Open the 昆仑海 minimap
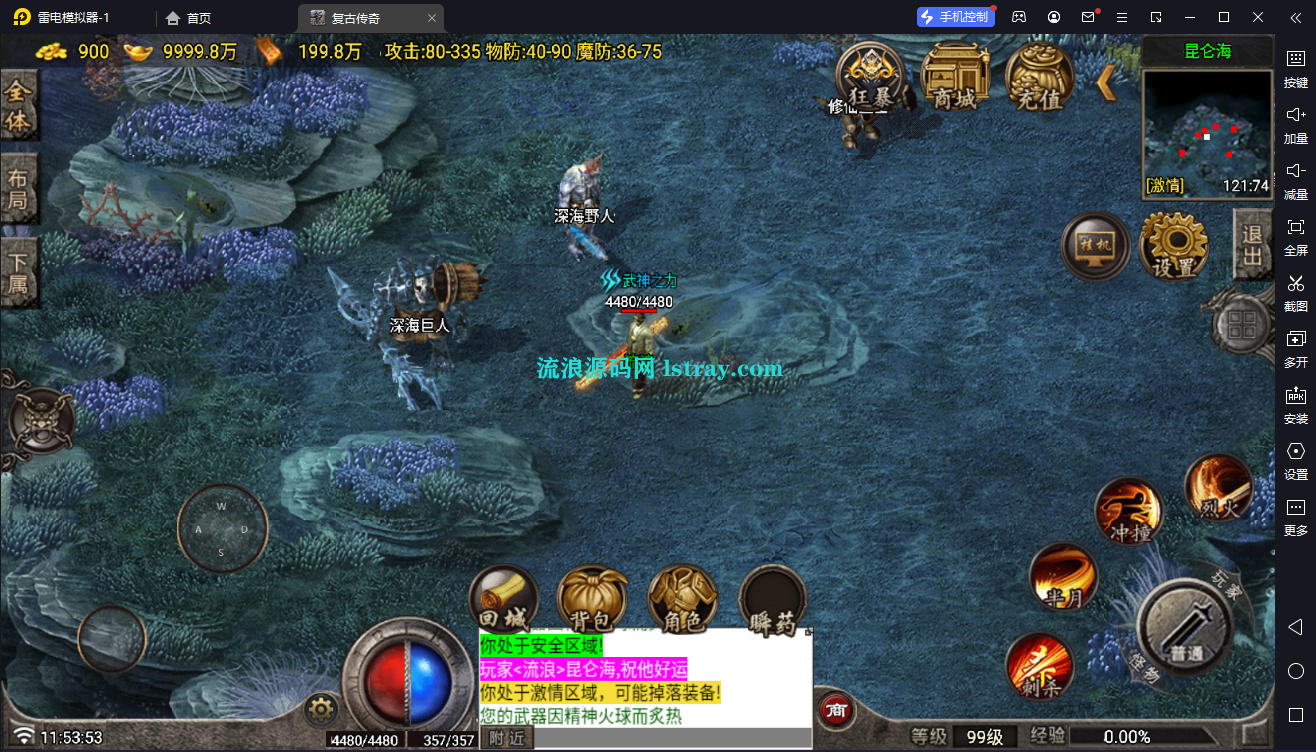The image size is (1316, 752). (1207, 130)
